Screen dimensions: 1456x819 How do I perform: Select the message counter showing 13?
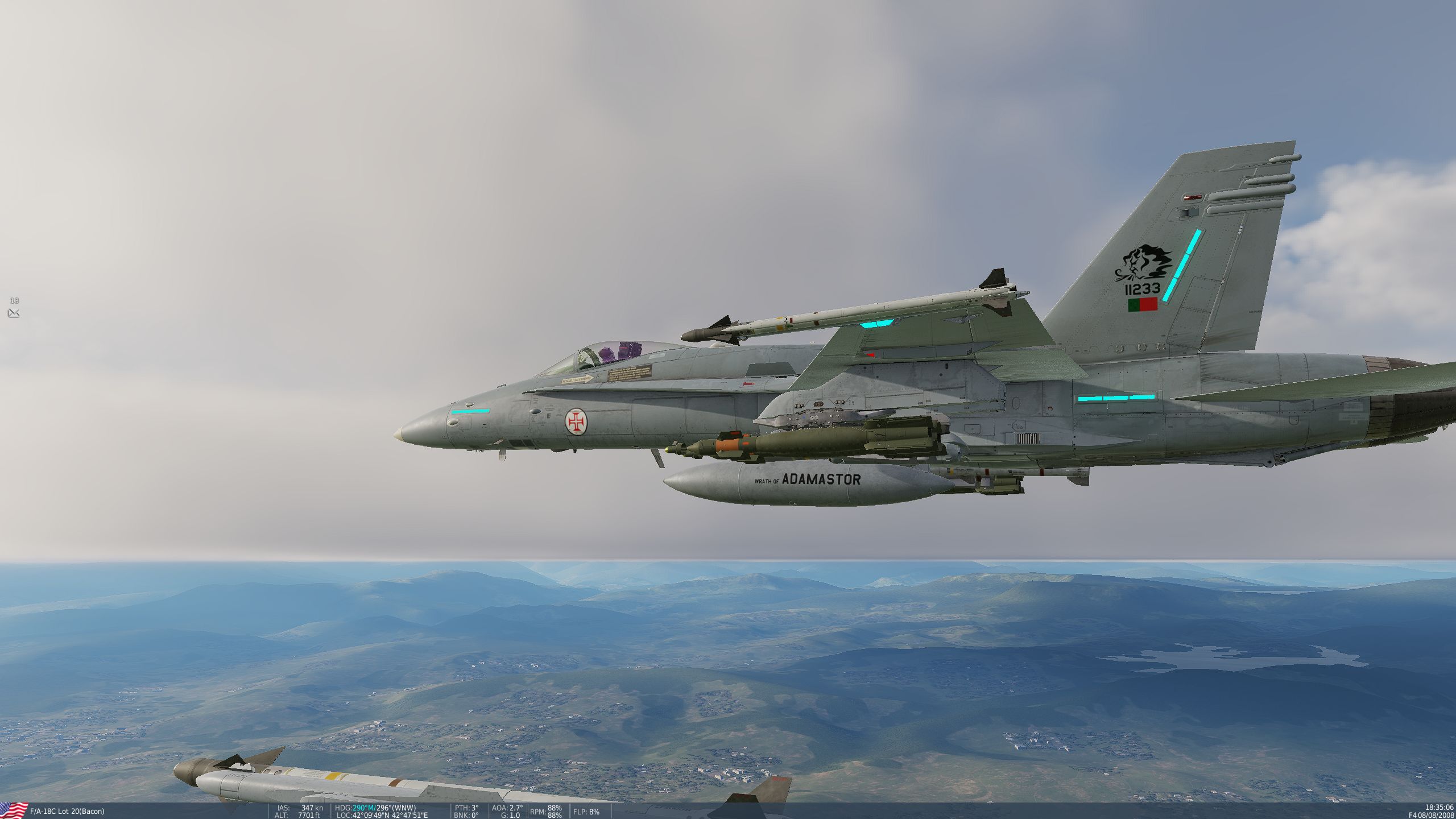15,300
